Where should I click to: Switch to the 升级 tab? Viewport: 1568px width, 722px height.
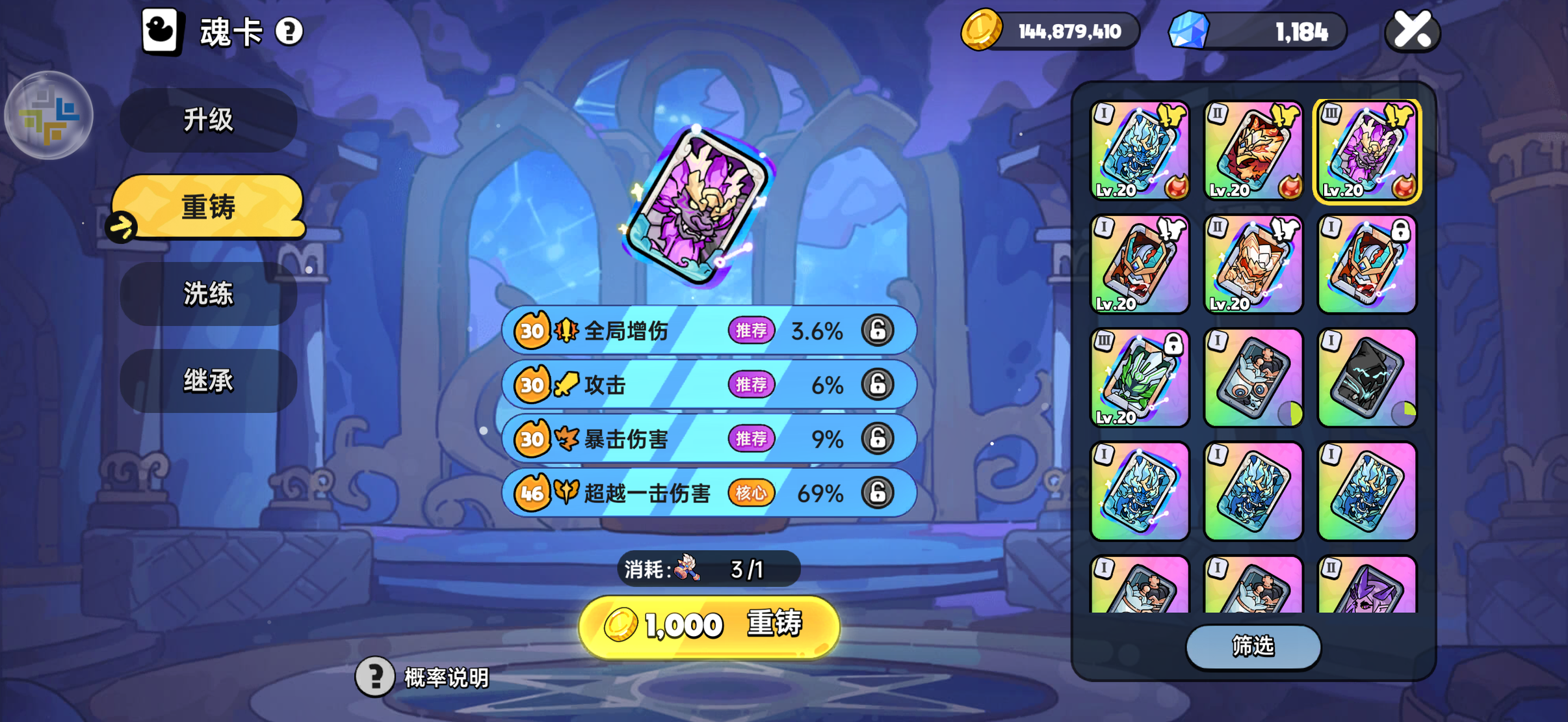[x=208, y=120]
